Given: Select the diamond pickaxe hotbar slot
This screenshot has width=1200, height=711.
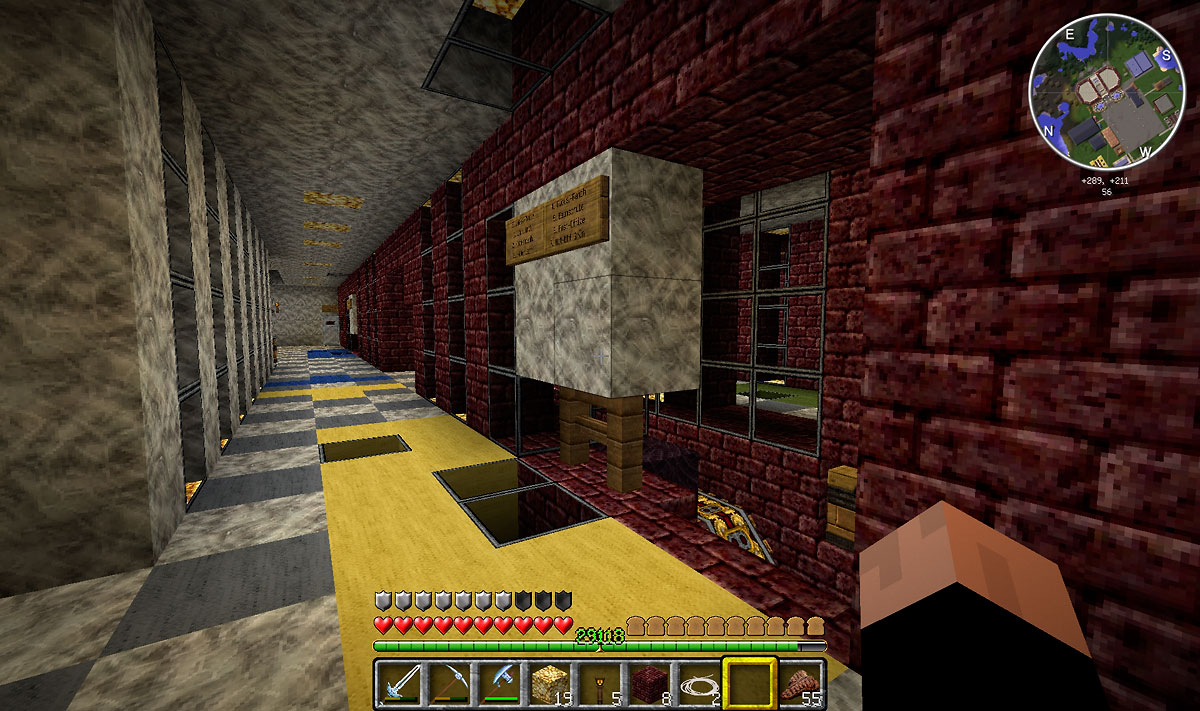Looking at the screenshot, I should tap(450, 684).
